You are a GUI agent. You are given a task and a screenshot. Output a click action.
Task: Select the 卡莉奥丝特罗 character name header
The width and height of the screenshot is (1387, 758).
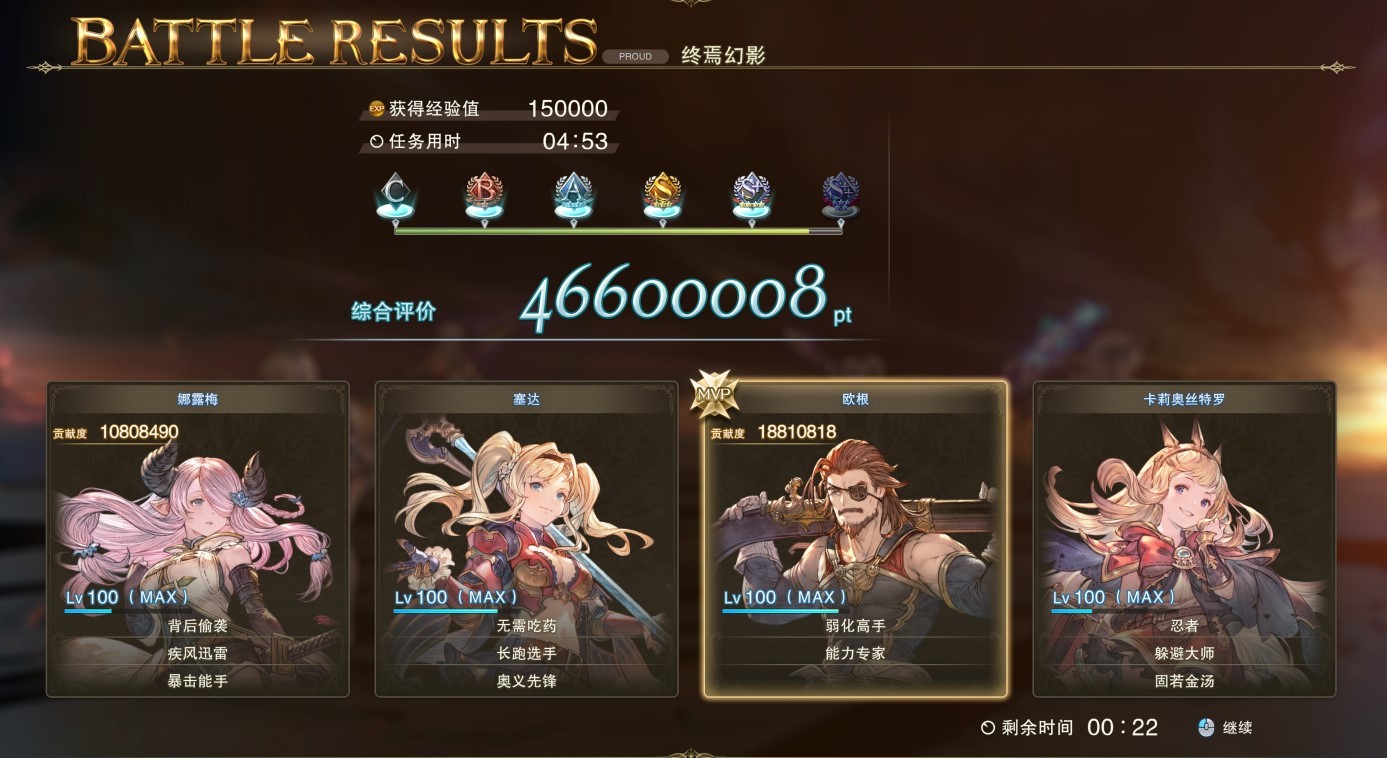point(1182,396)
